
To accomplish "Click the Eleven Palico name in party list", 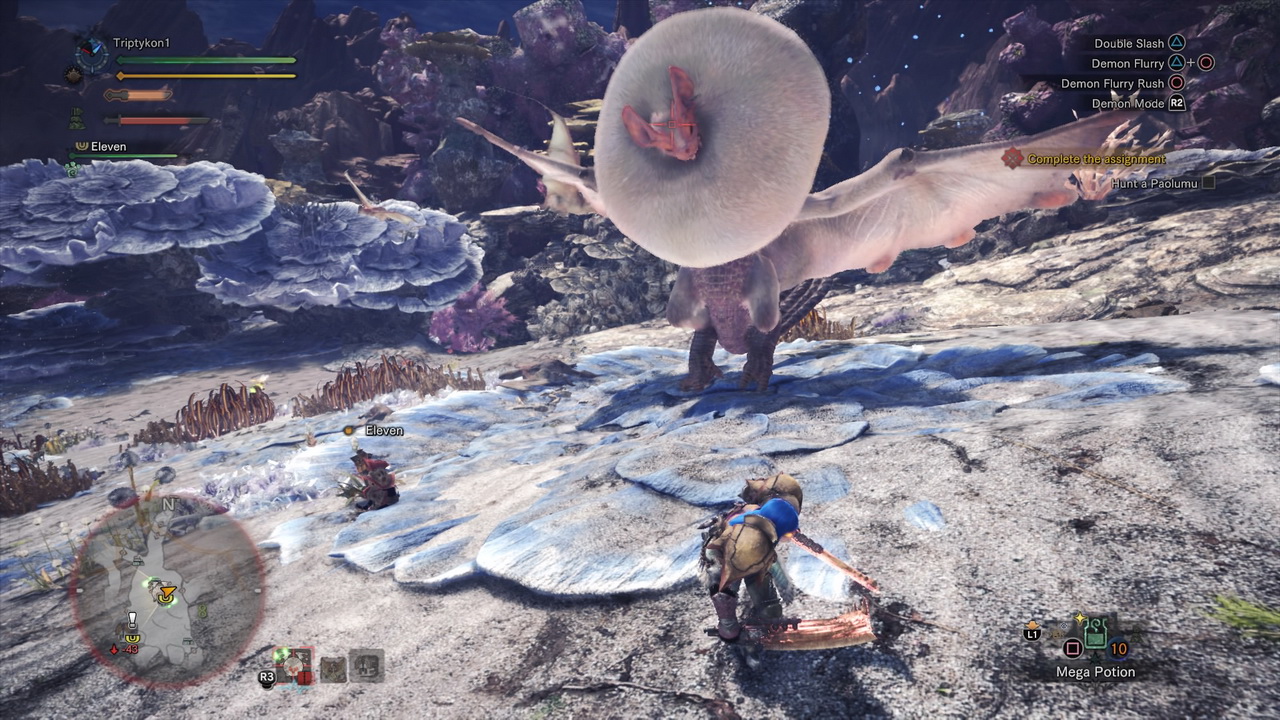I will 108,146.
